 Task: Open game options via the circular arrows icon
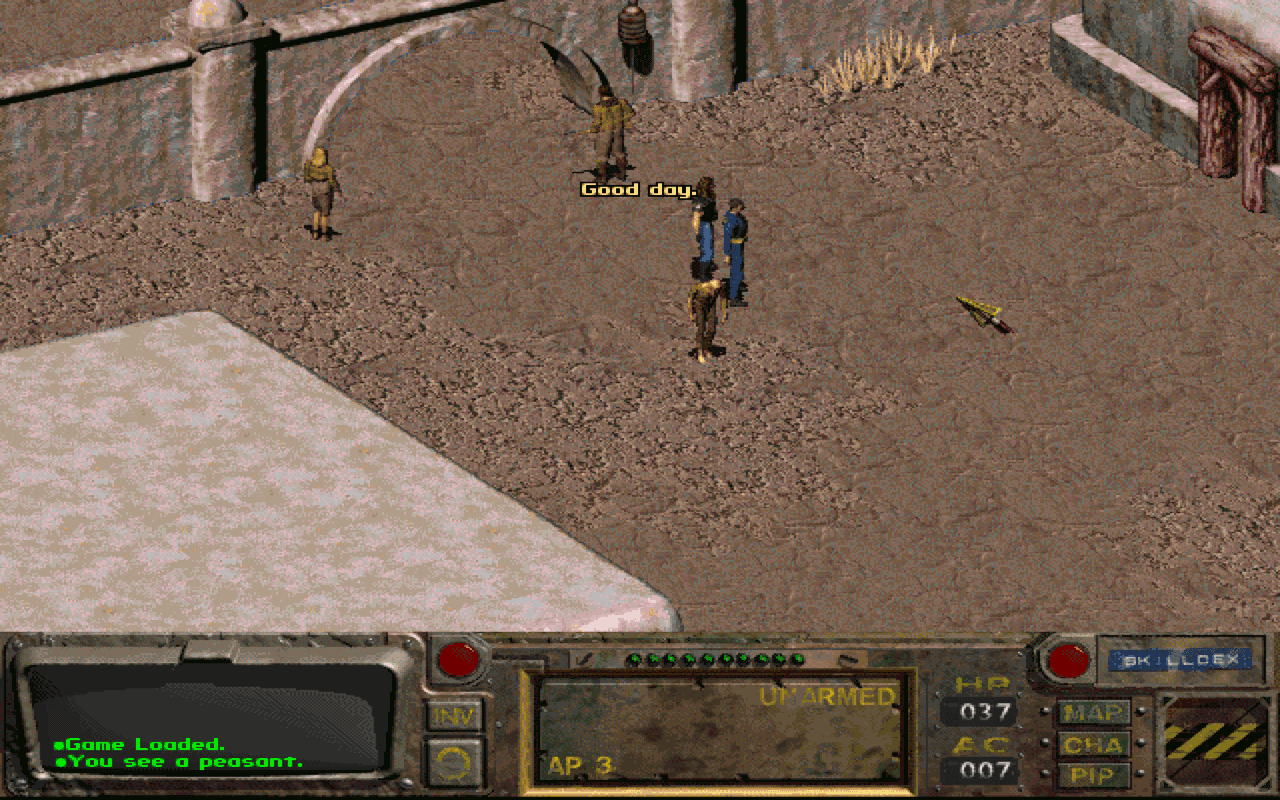pos(457,760)
